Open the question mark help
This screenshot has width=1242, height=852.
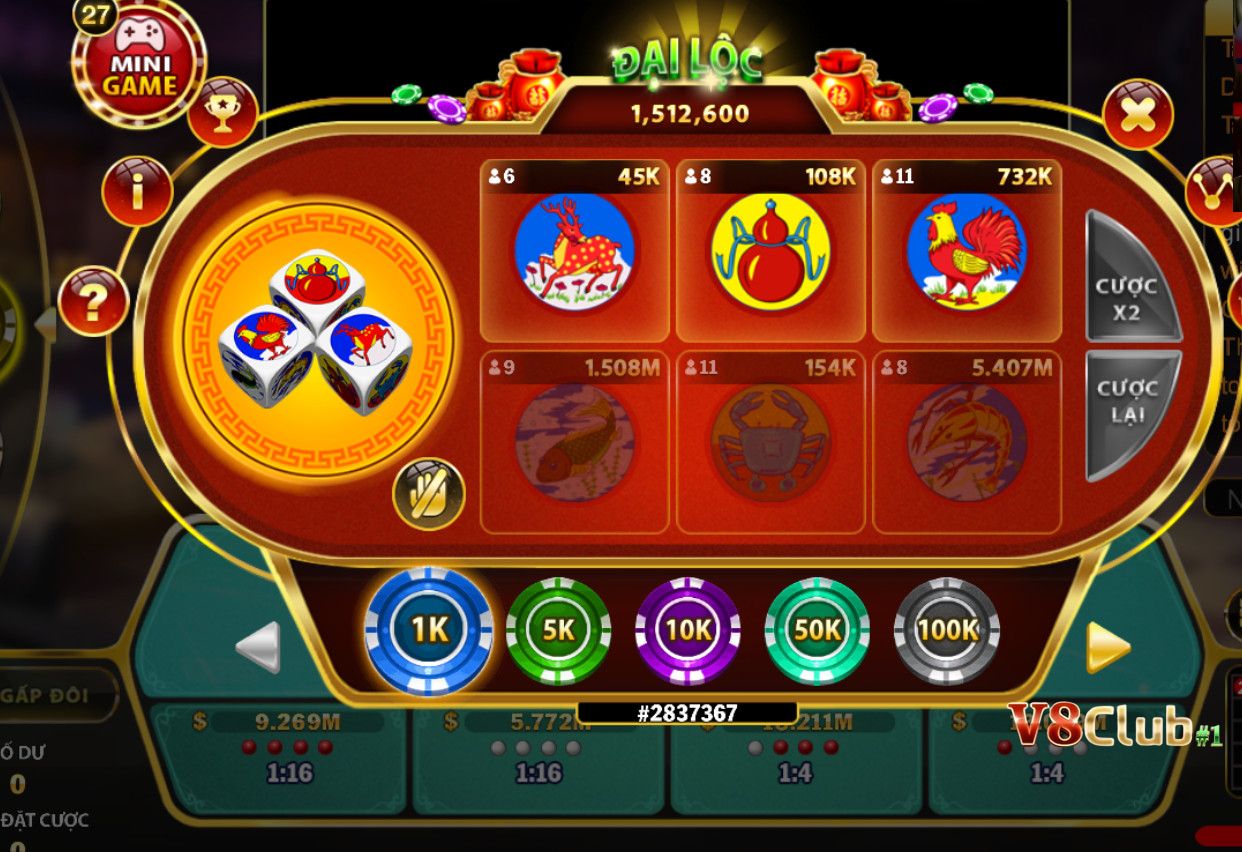[x=93, y=301]
